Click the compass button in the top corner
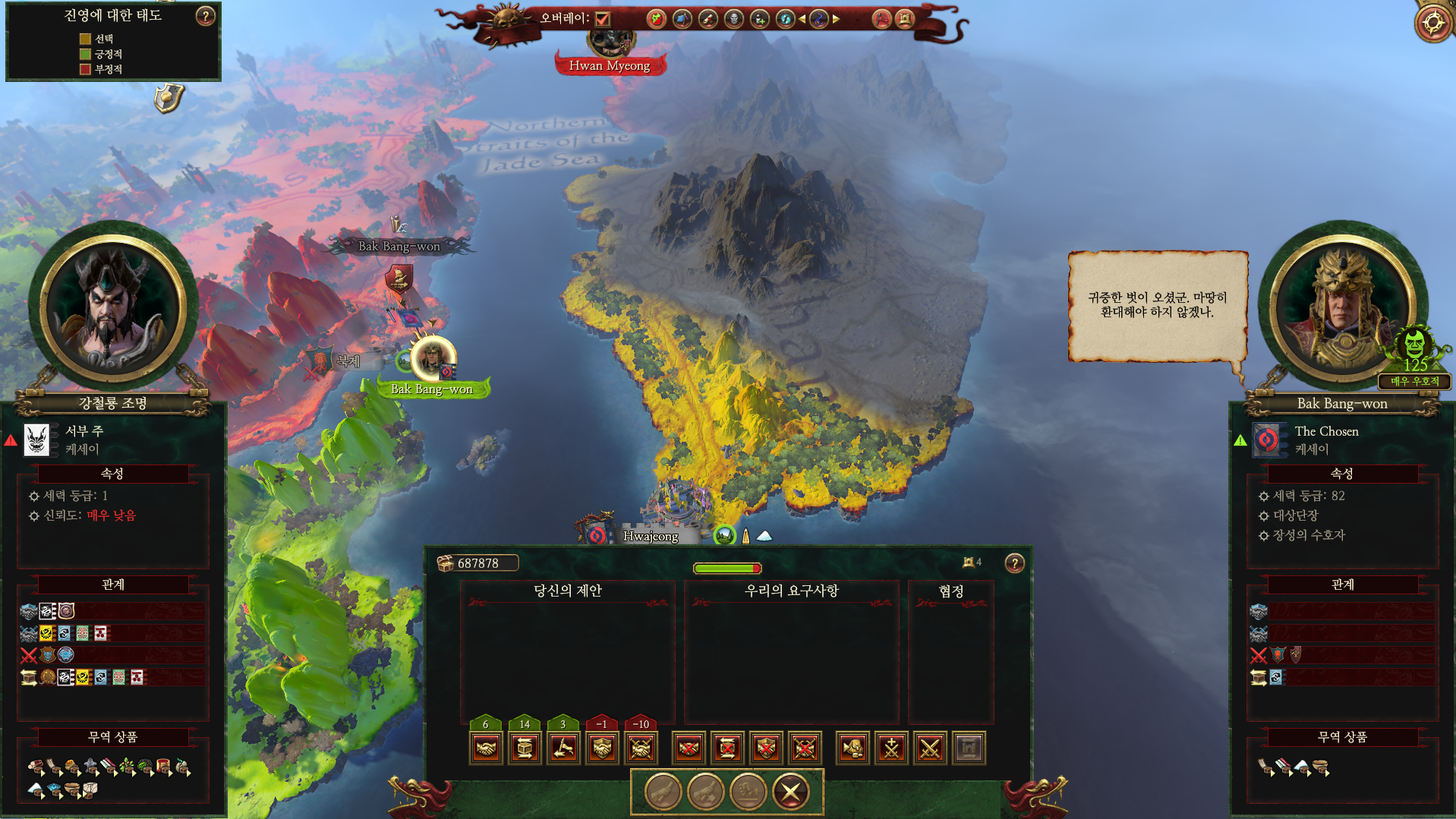 (x=1434, y=22)
